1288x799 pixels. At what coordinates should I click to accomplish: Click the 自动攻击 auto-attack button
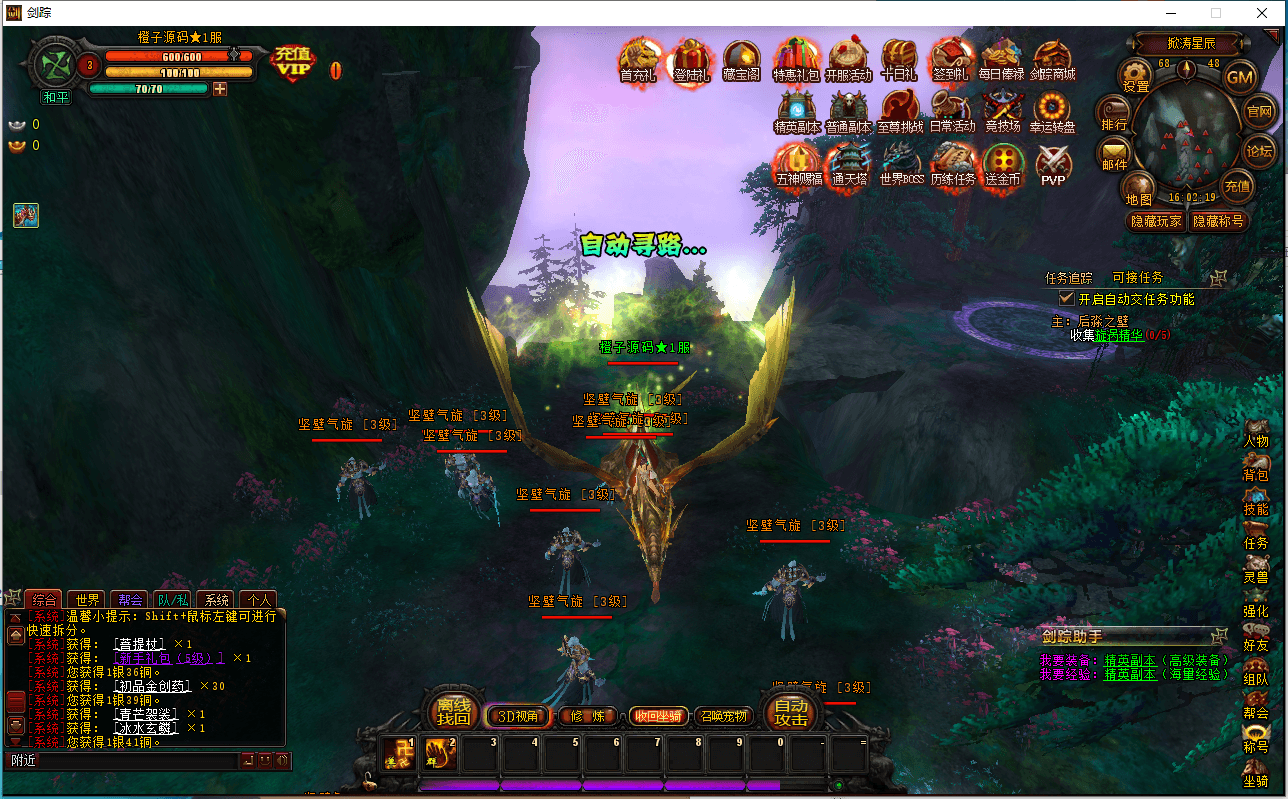coord(792,712)
